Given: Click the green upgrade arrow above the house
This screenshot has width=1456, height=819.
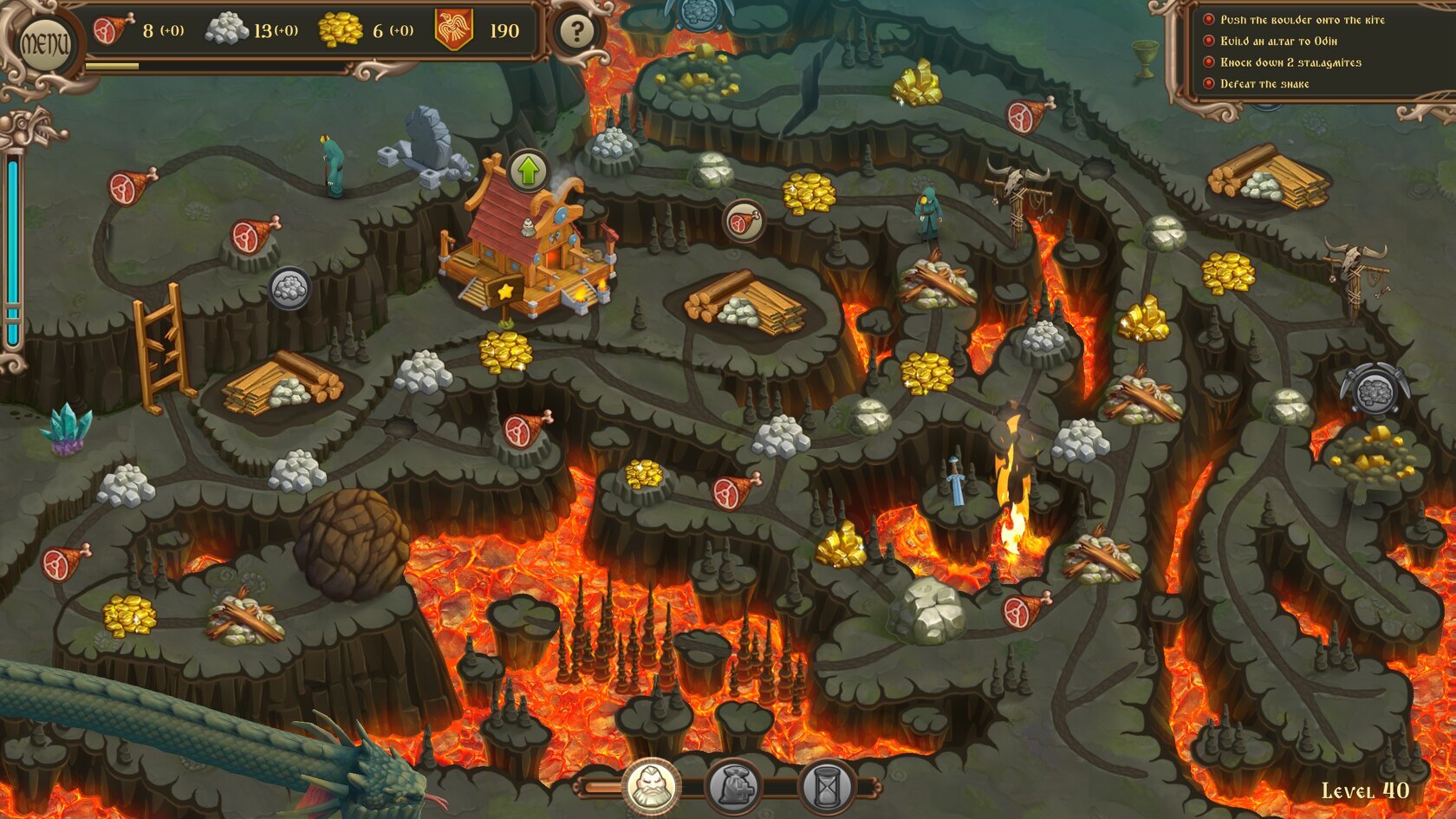Looking at the screenshot, I should tap(528, 171).
